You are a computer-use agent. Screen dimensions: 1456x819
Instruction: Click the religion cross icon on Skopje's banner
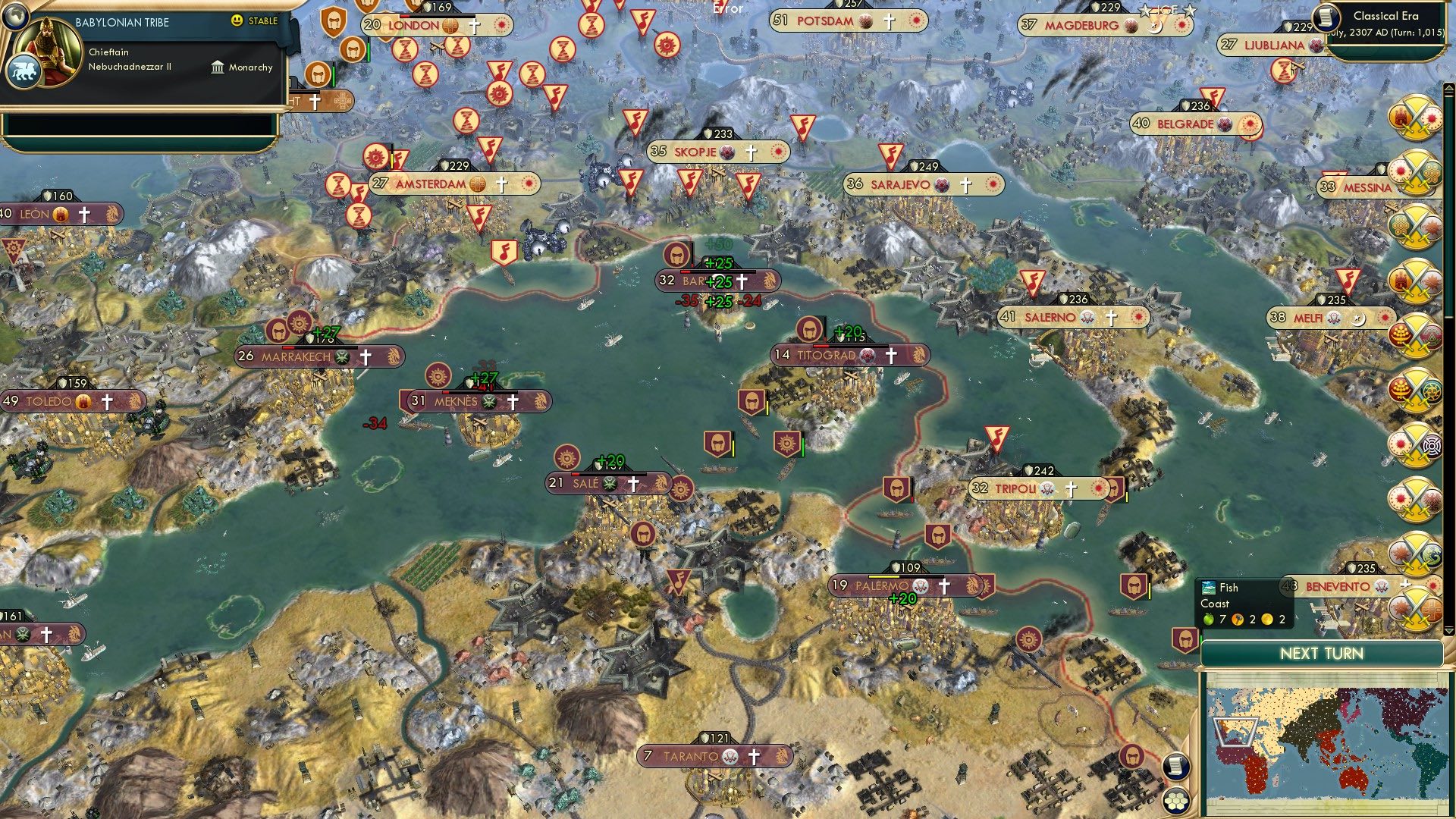(752, 151)
